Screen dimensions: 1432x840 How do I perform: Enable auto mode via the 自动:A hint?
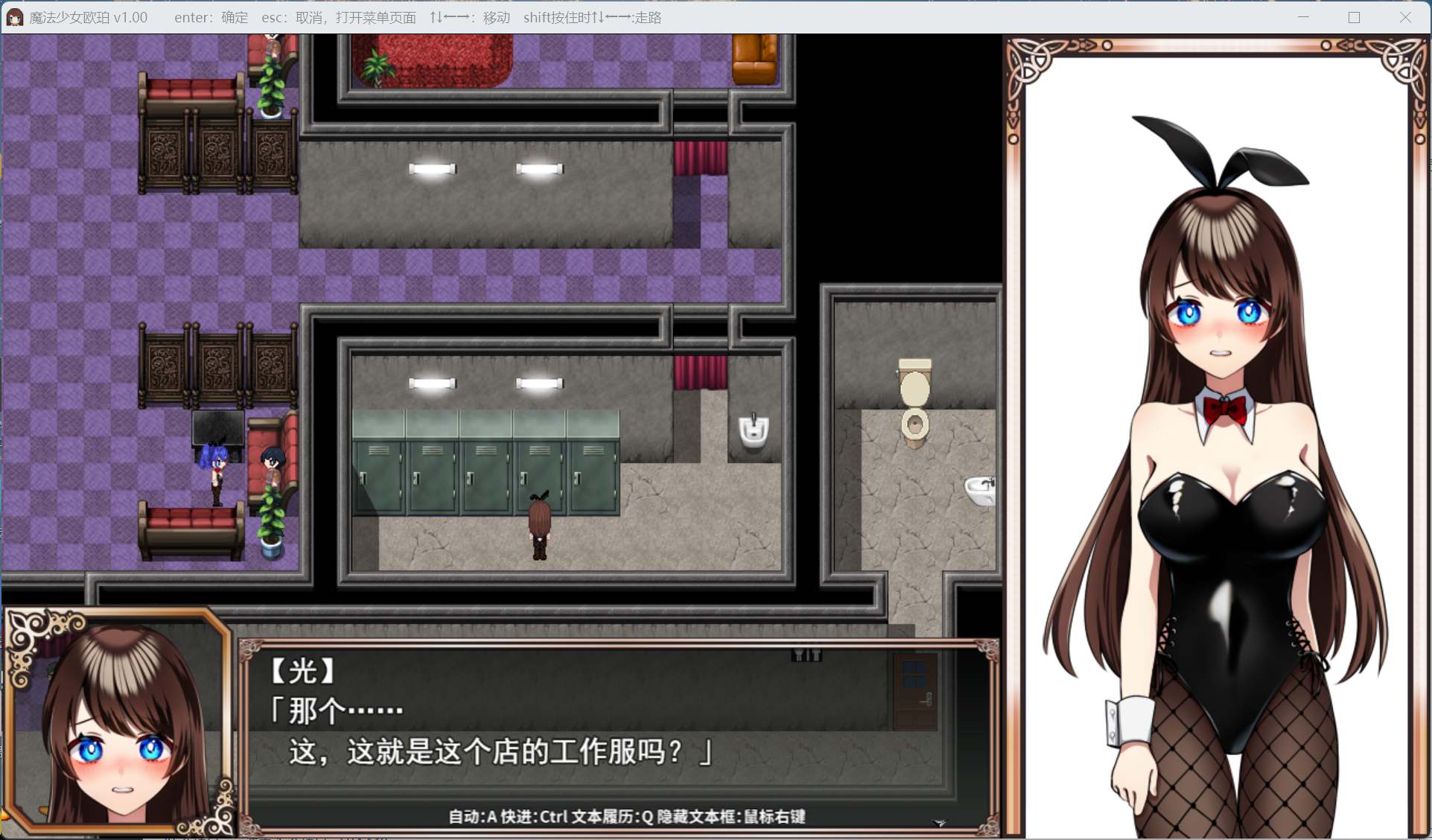pyautogui.click(x=473, y=816)
